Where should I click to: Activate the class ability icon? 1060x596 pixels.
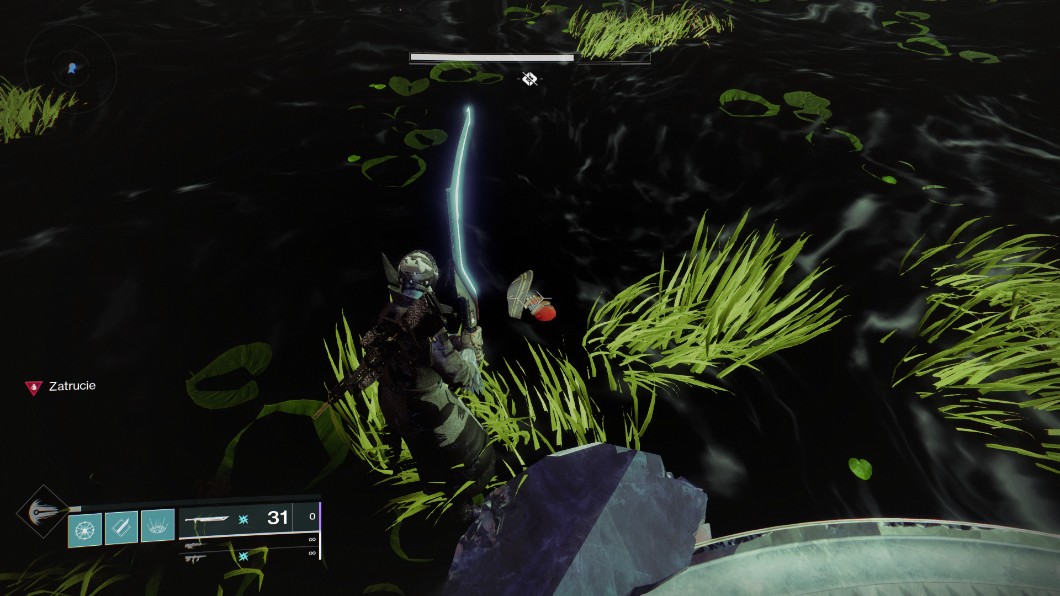point(157,526)
